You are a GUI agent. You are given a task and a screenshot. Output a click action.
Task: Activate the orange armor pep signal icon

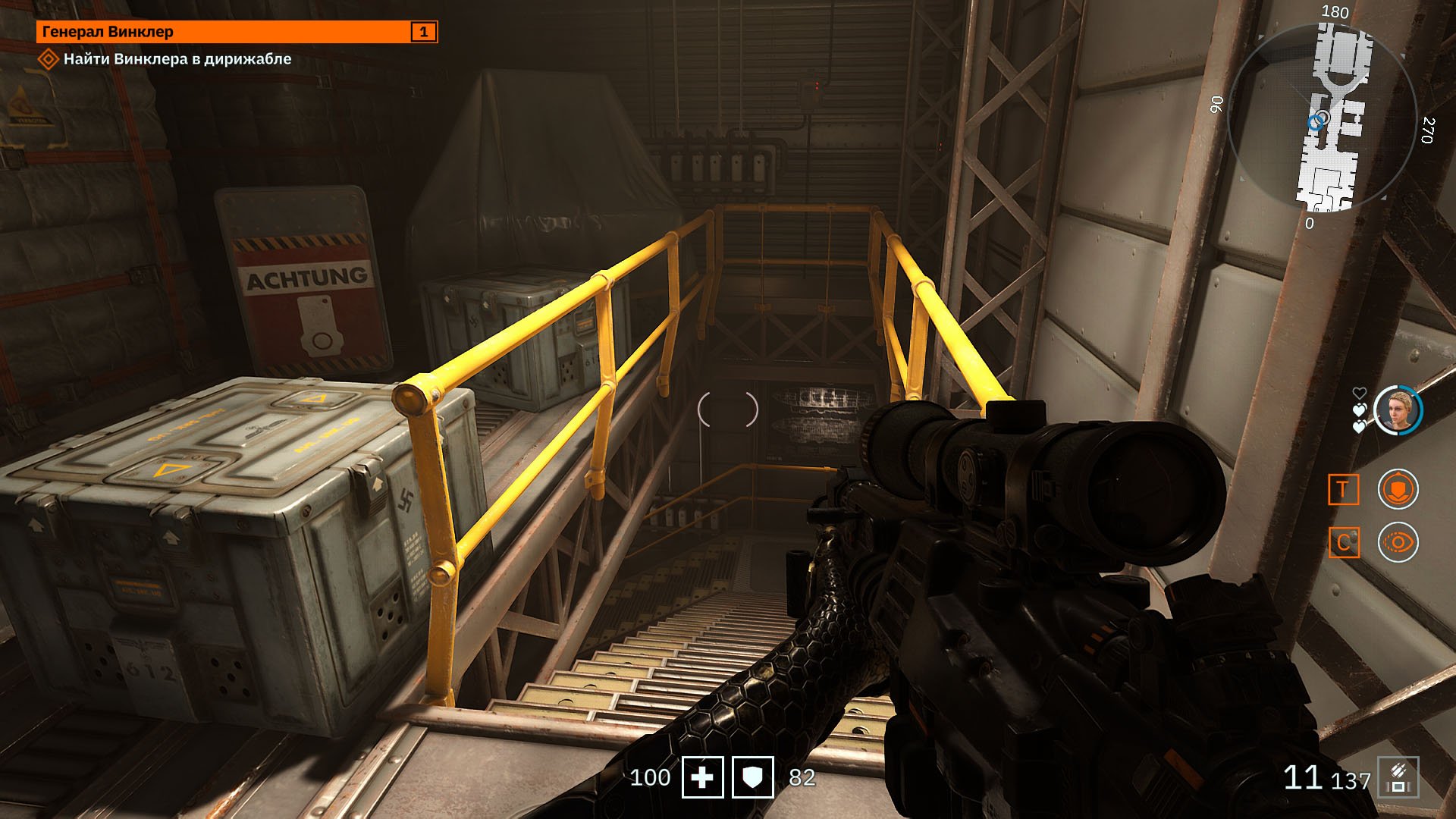[x=1398, y=489]
